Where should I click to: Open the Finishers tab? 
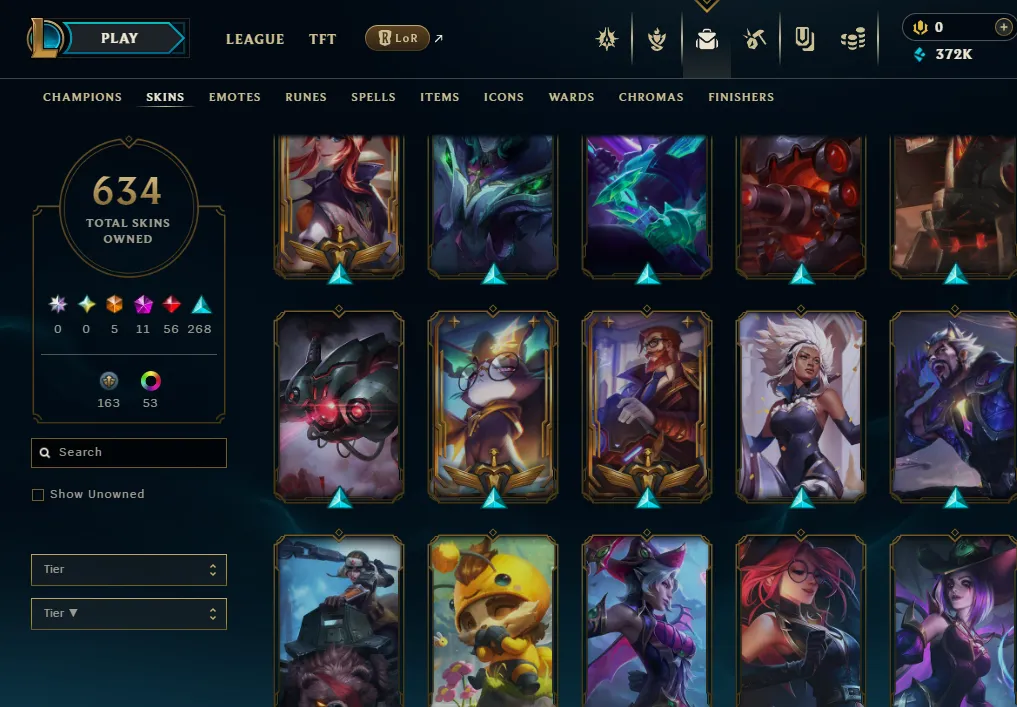click(741, 97)
